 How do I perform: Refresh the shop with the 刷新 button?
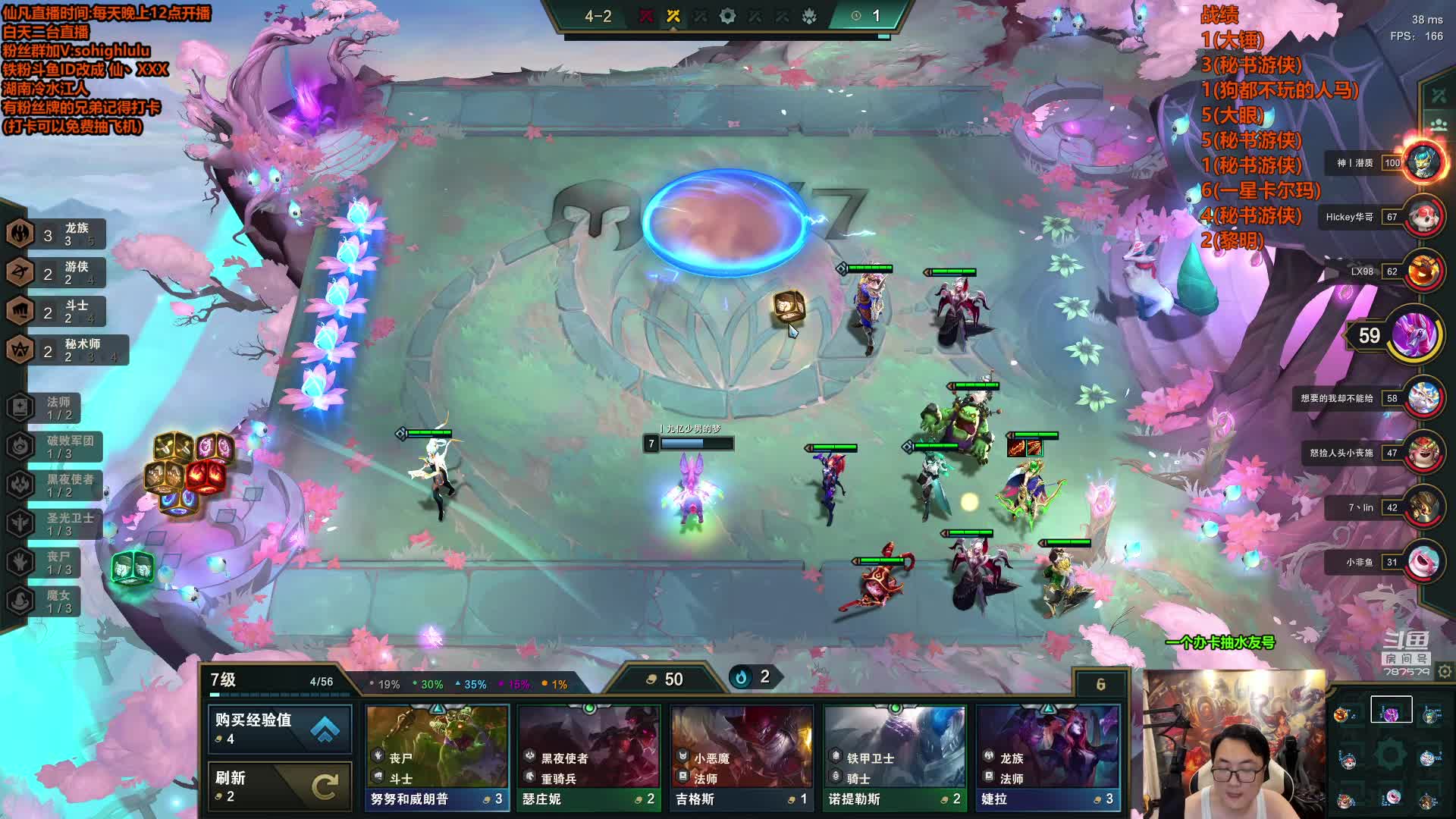pyautogui.click(x=279, y=786)
